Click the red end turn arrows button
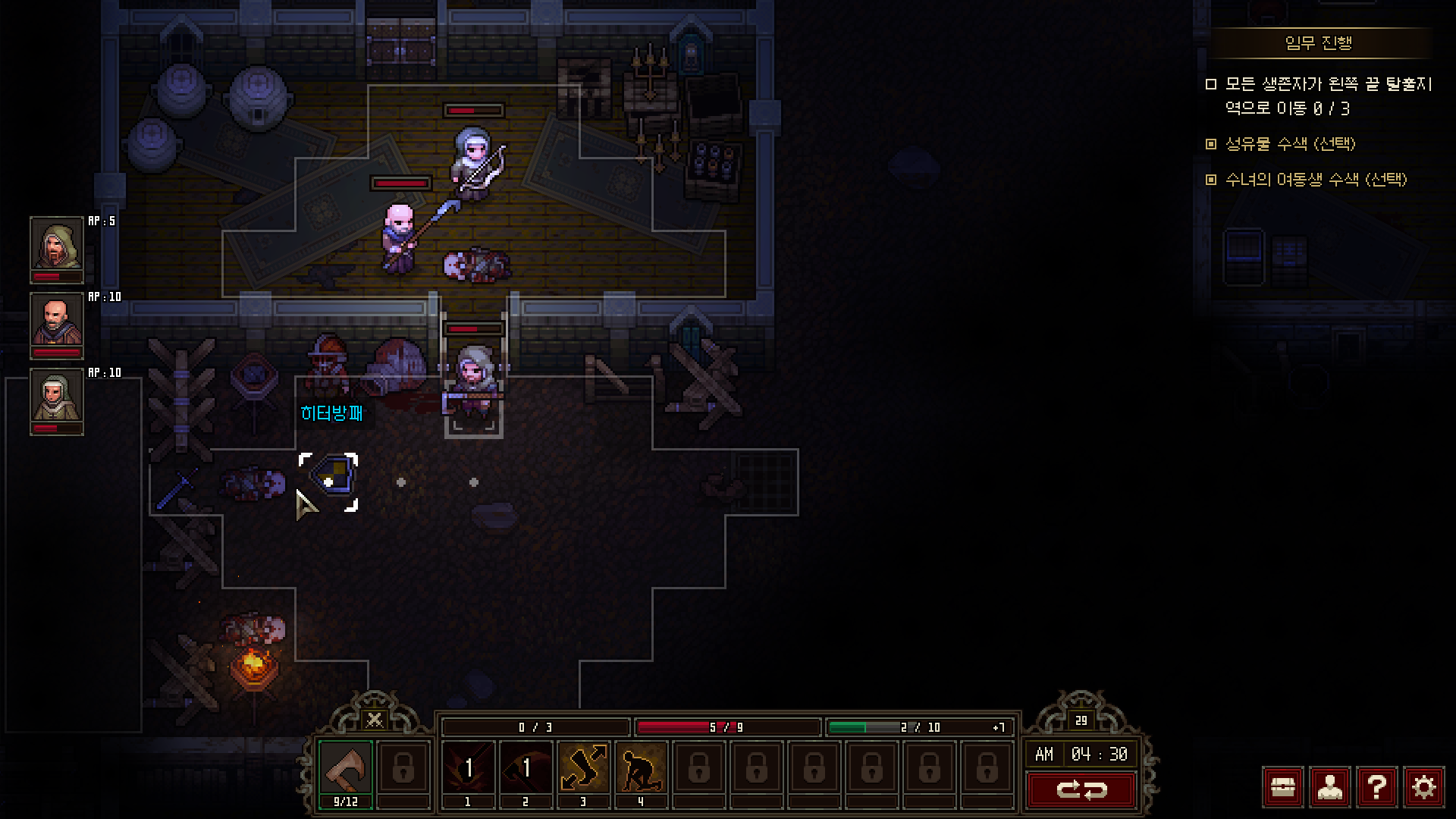This screenshot has height=819, width=1456. pos(1081,790)
